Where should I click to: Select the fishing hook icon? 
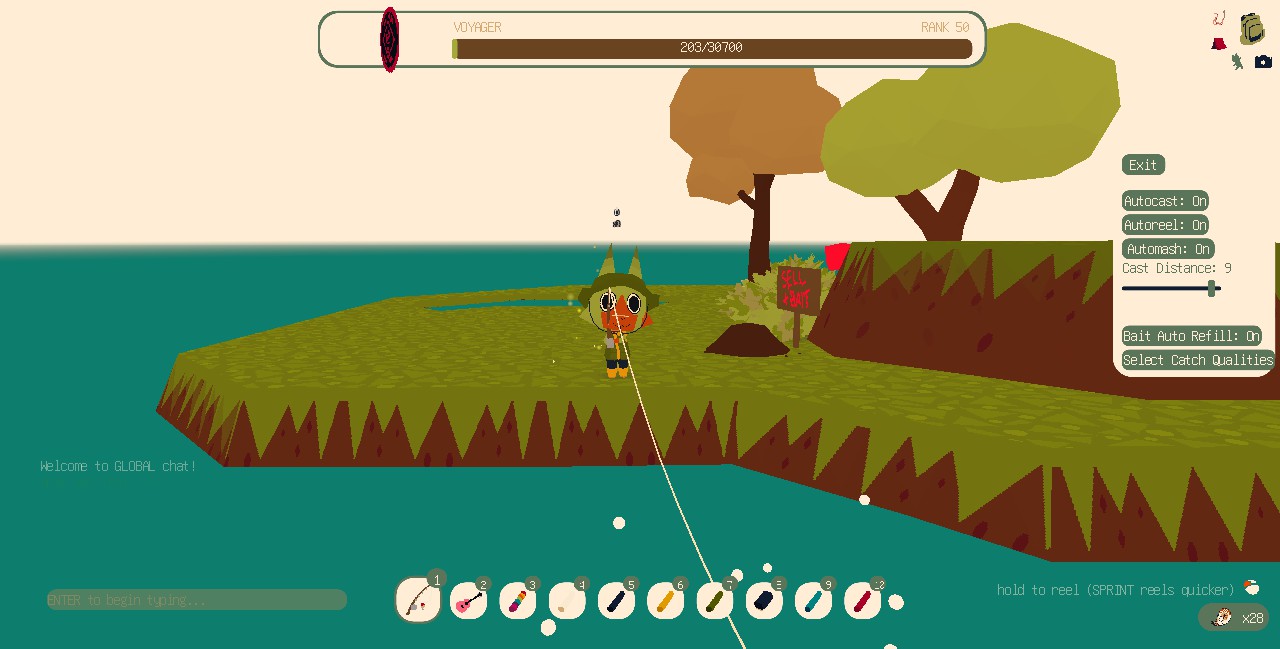coord(1219,18)
